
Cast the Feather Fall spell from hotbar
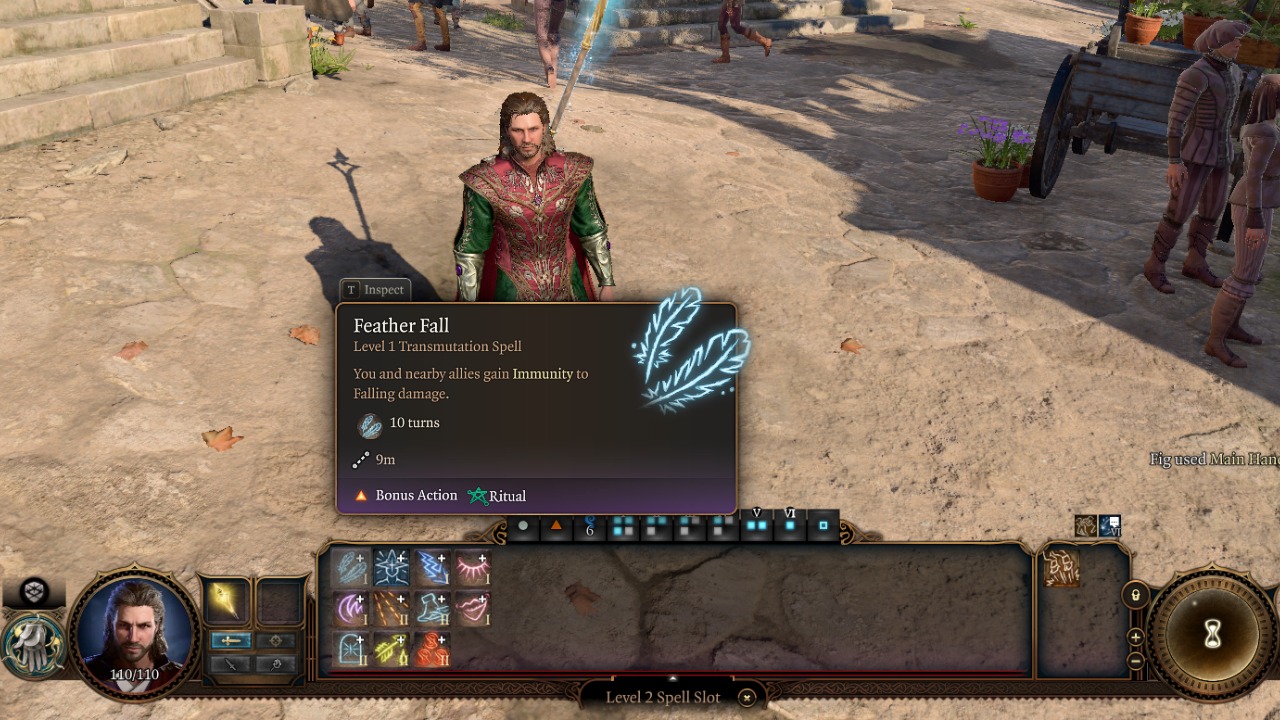tap(350, 567)
